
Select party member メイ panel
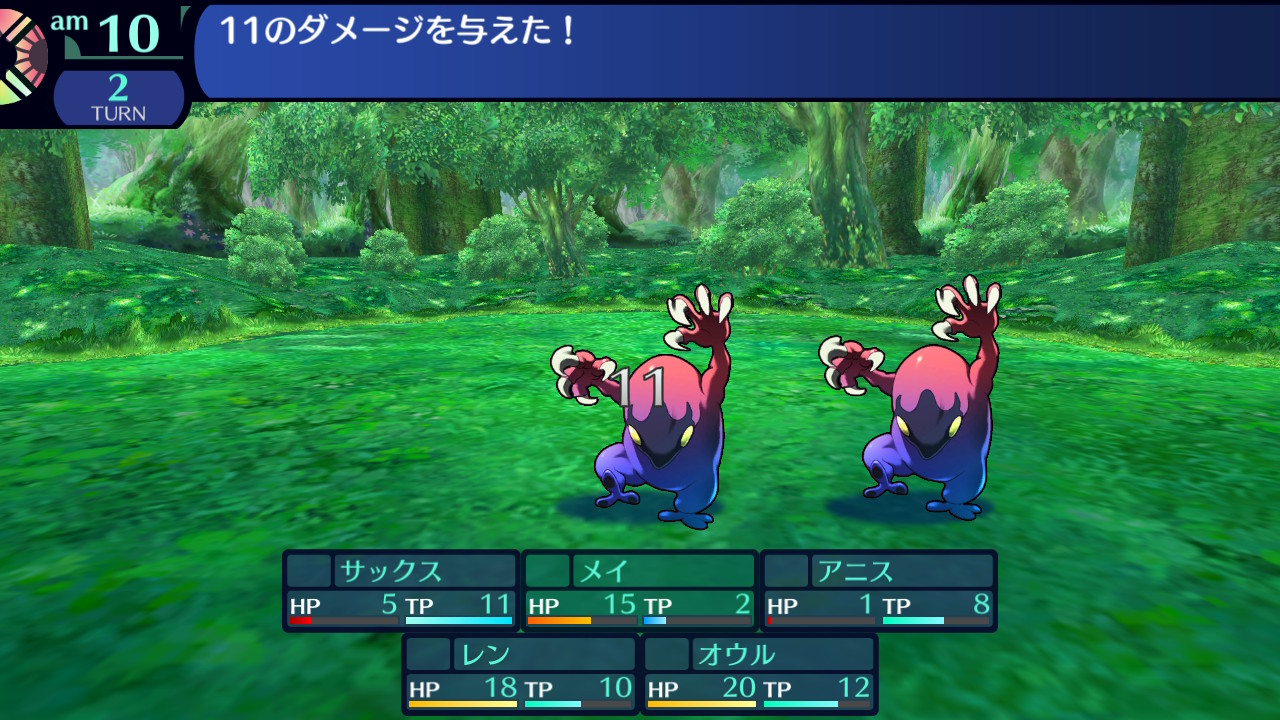[x=640, y=590]
